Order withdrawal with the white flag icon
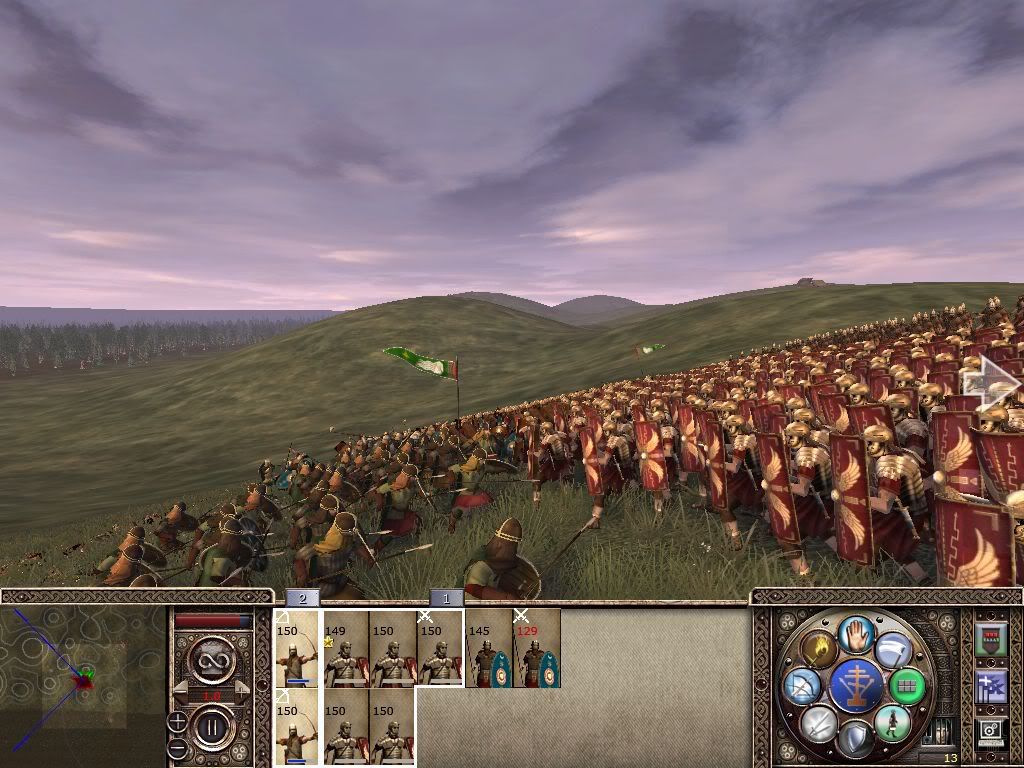The width and height of the screenshot is (1024, 768). [x=892, y=650]
